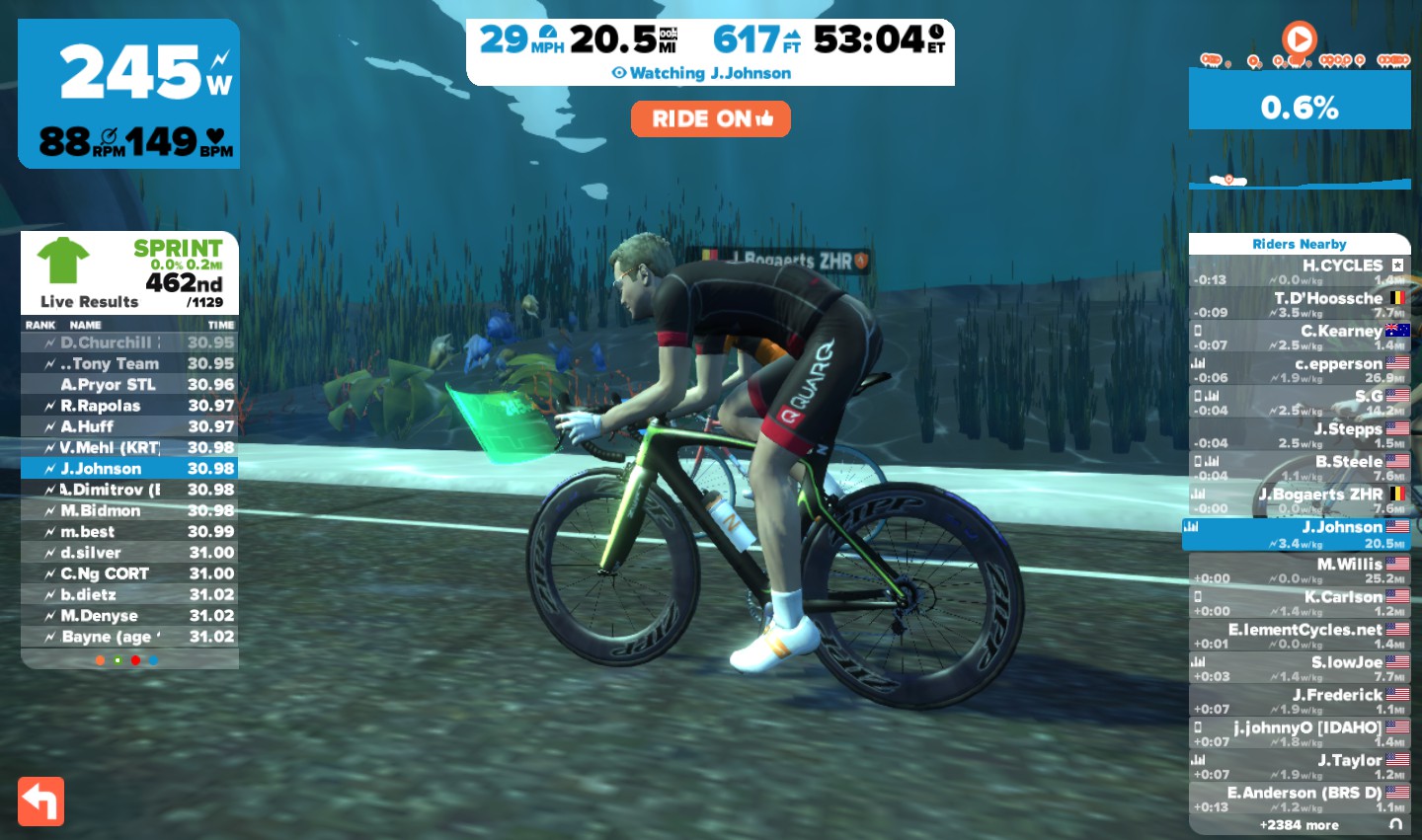Viewport: 1422px width, 840px height.
Task: Toggle the favorite star next to H.CYCLES
Action: [x=1398, y=265]
